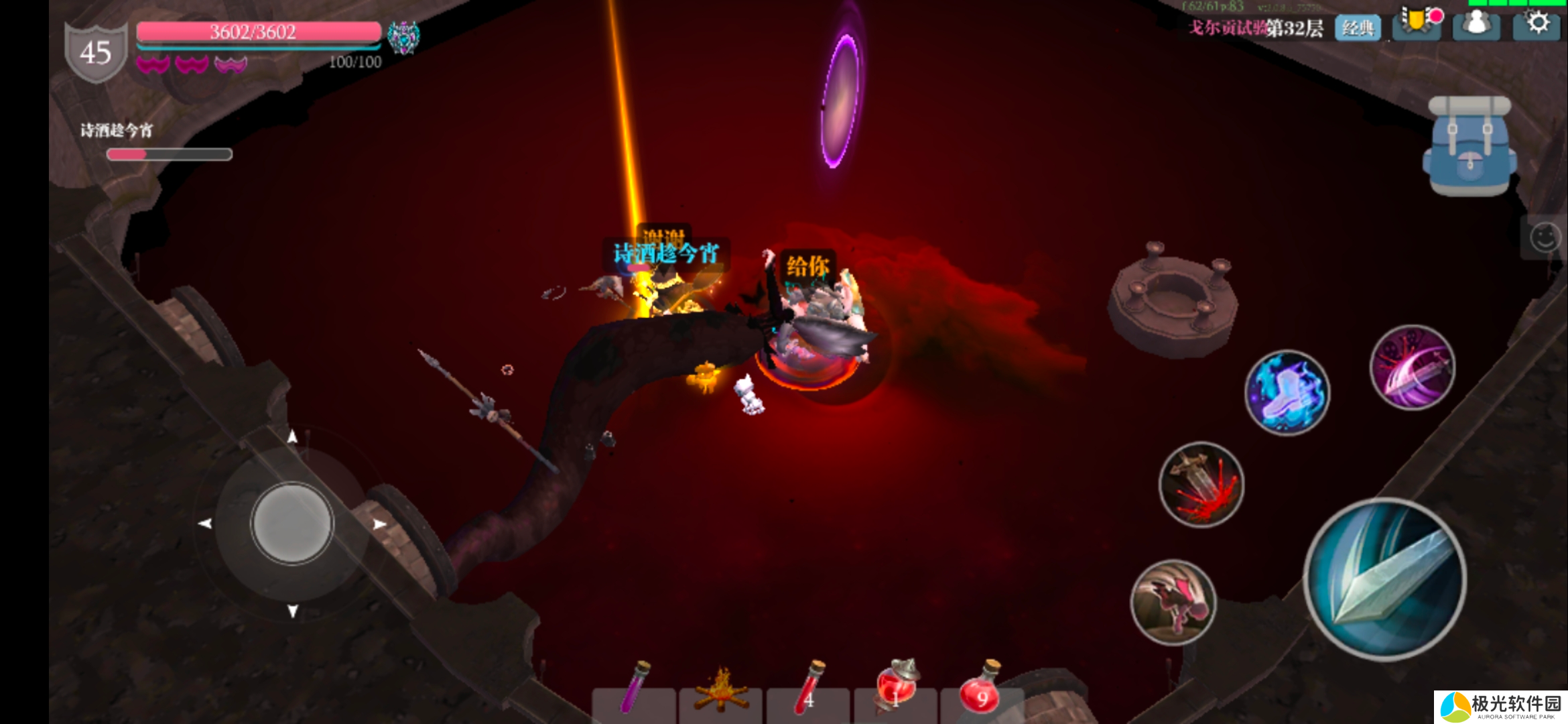Image resolution: width=1568 pixels, height=724 pixels.
Task: Open the smiley face emote menu
Action: [x=1545, y=237]
